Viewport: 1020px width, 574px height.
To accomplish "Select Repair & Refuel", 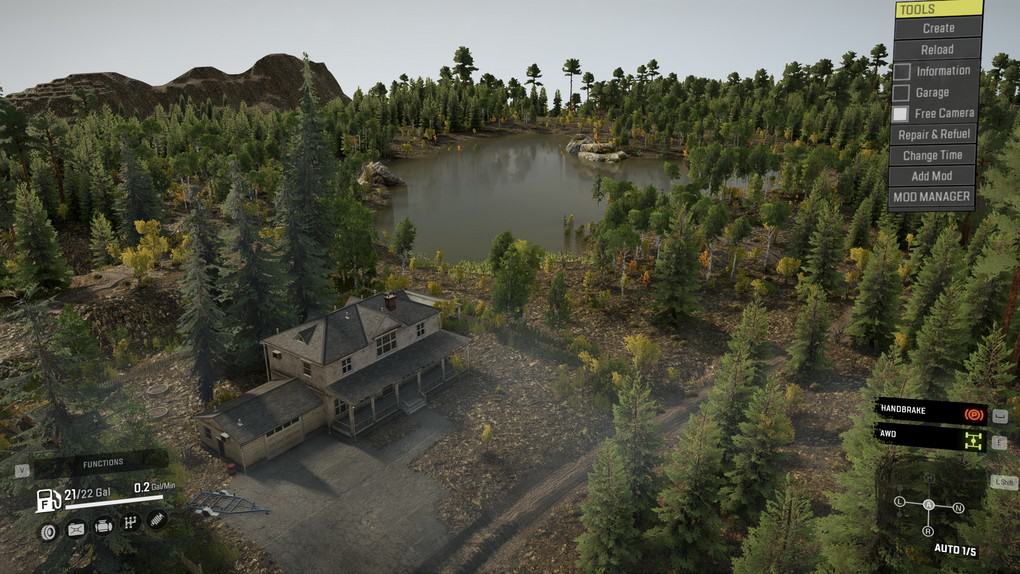I will [934, 134].
